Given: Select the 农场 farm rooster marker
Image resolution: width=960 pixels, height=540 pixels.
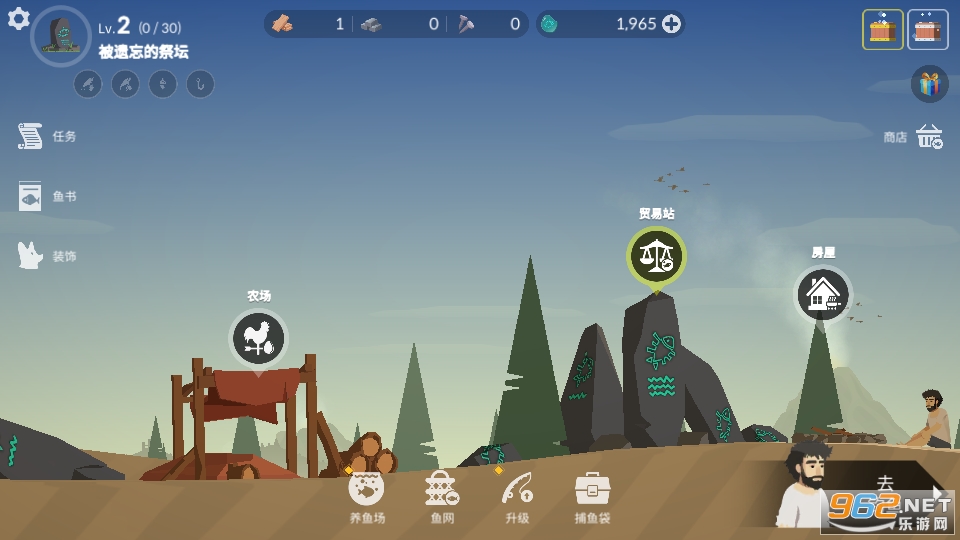Looking at the screenshot, I should pos(258,339).
